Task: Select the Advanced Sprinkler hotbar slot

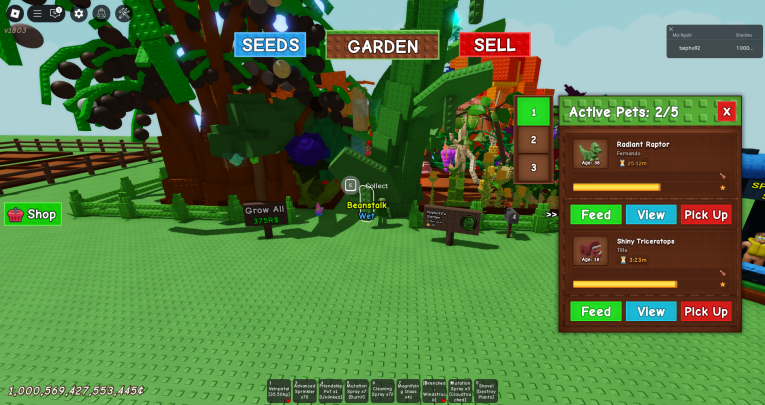Action: 305,391
